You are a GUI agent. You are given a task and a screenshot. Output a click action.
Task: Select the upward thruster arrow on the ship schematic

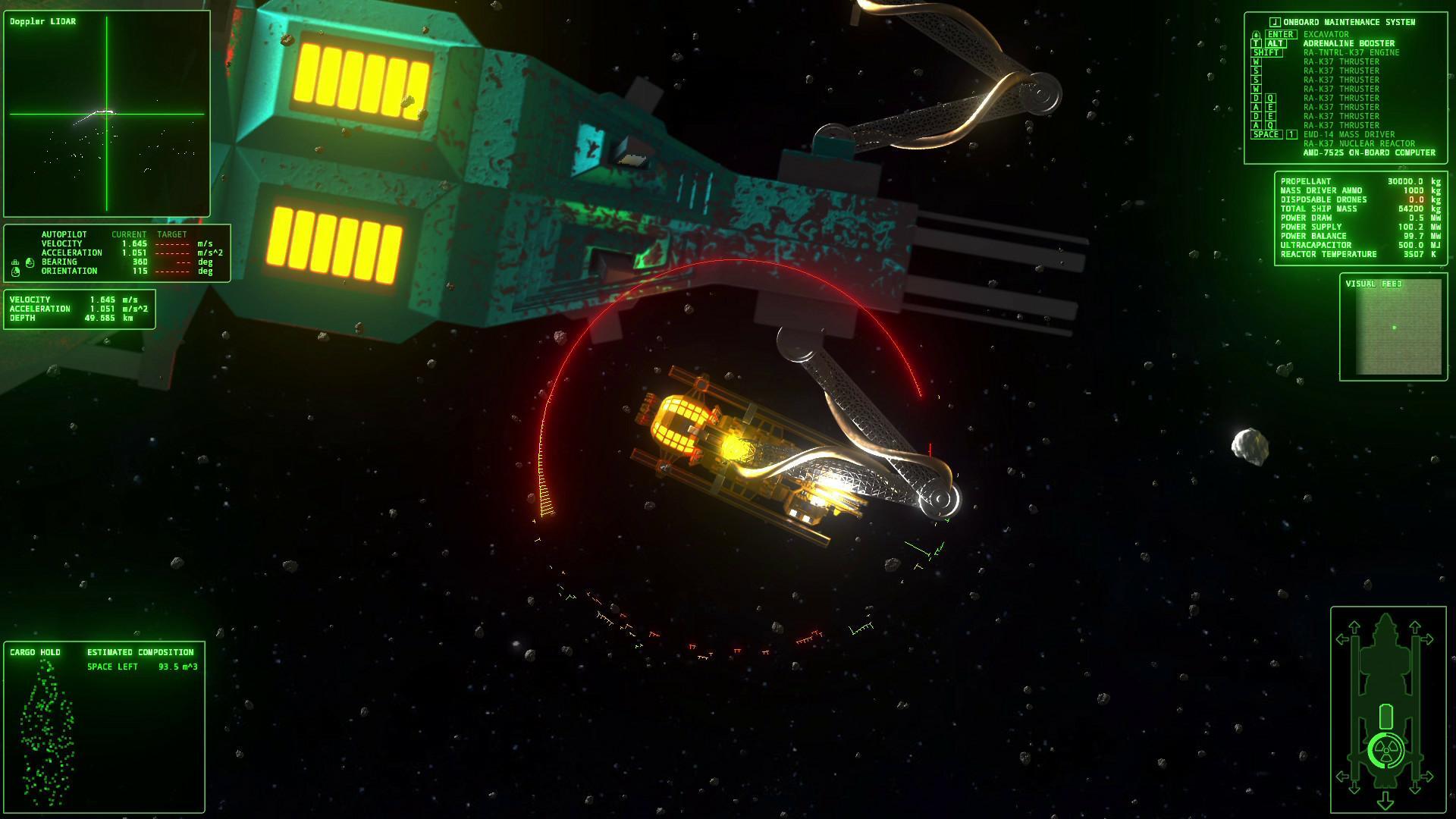click(1353, 628)
